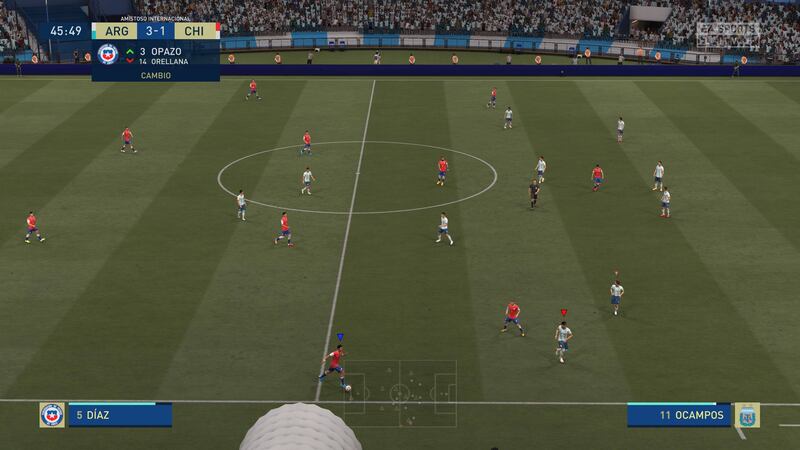Select the 5 Díaz player name panel

119,415
